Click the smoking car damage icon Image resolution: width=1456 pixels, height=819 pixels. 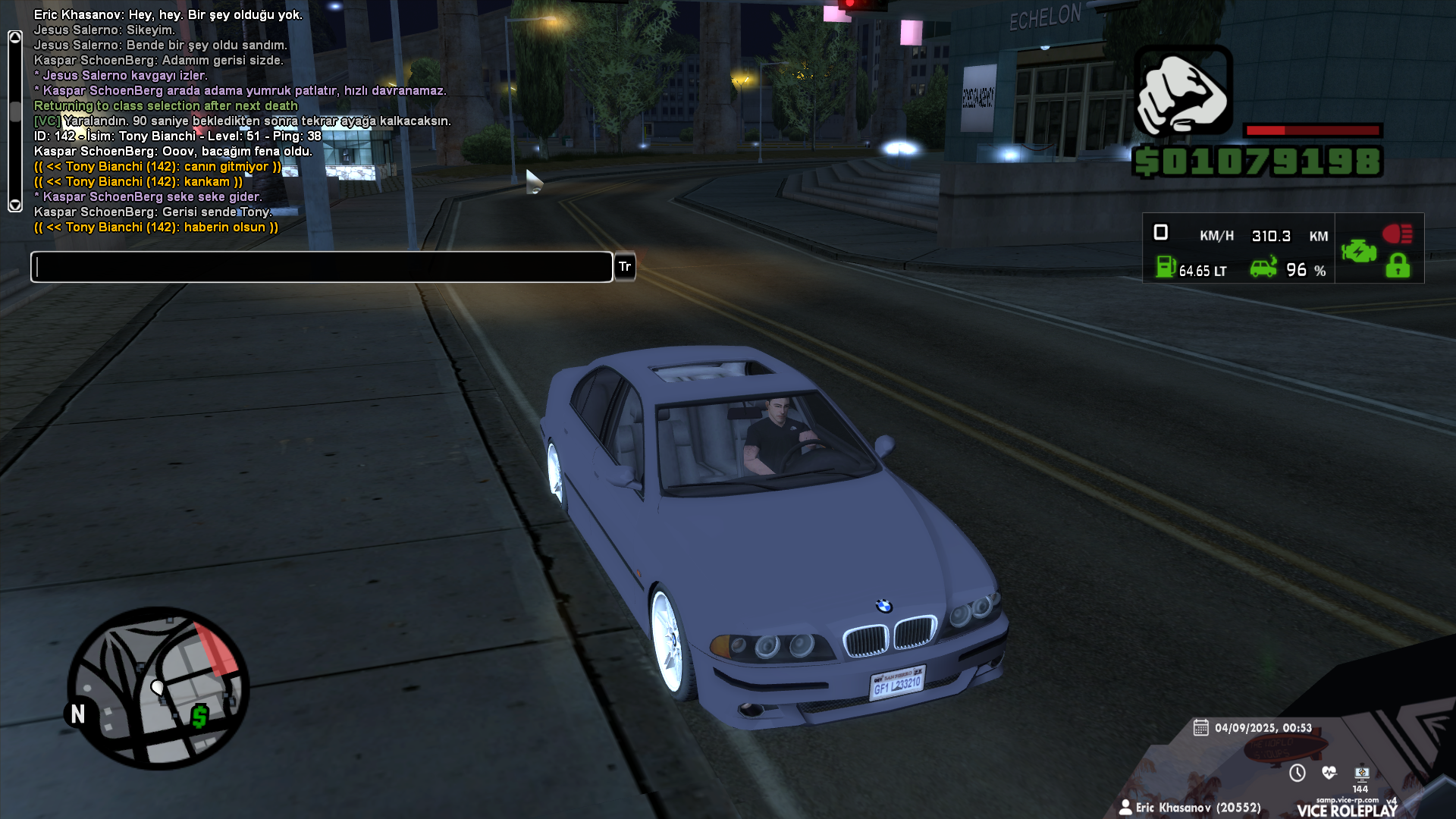[x=1263, y=268]
